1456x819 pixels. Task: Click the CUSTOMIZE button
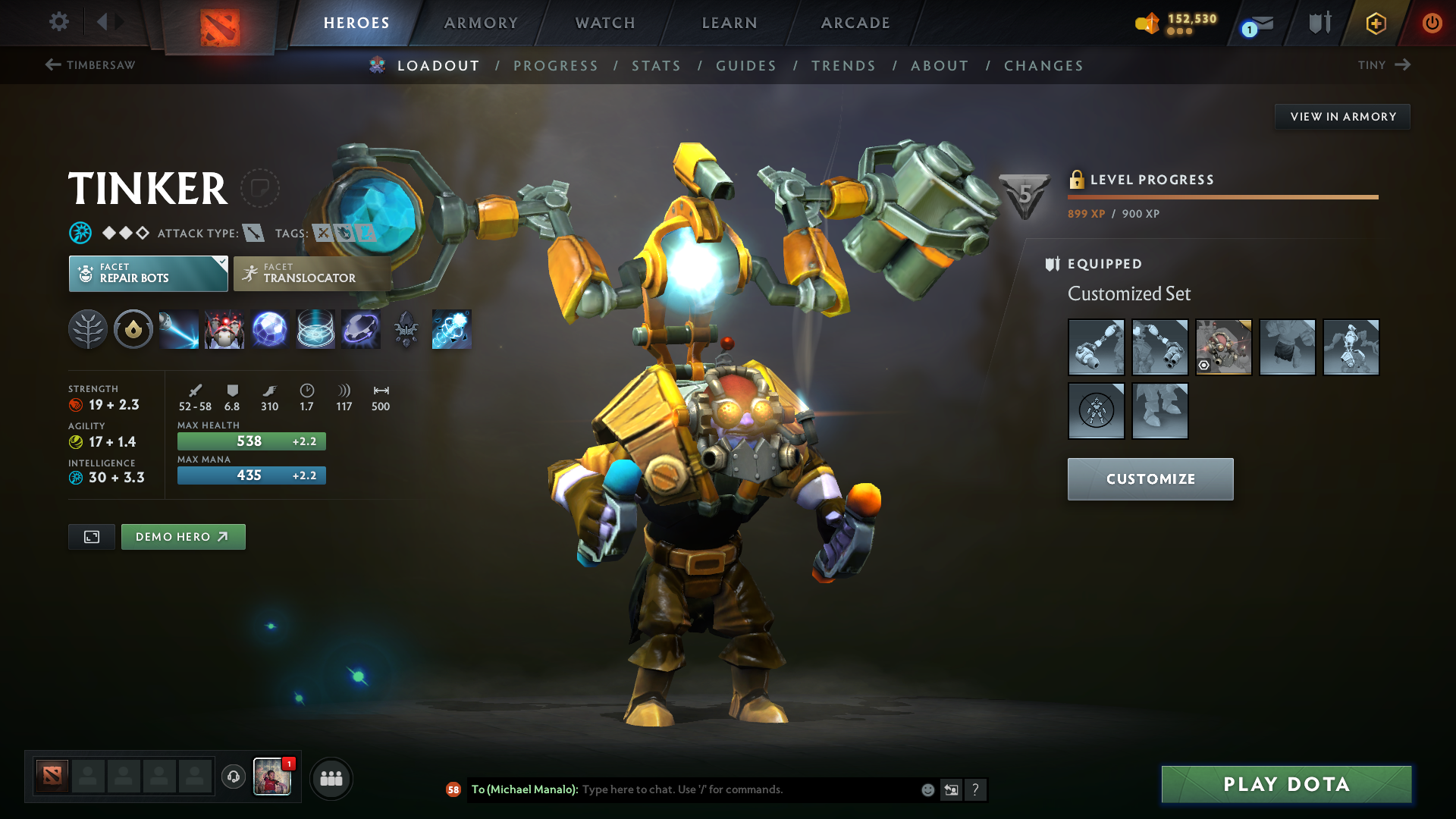pyautogui.click(x=1150, y=479)
